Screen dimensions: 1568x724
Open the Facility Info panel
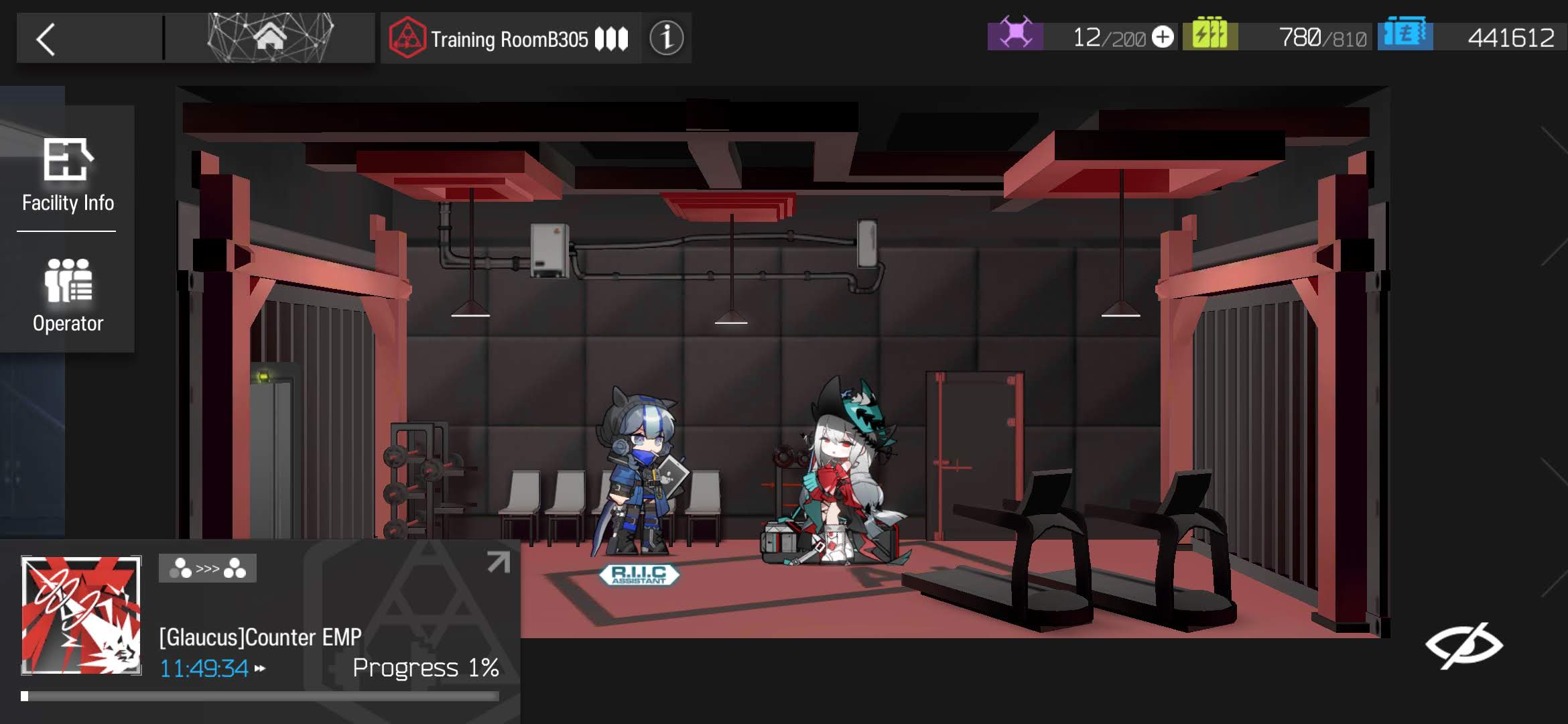tap(68, 174)
